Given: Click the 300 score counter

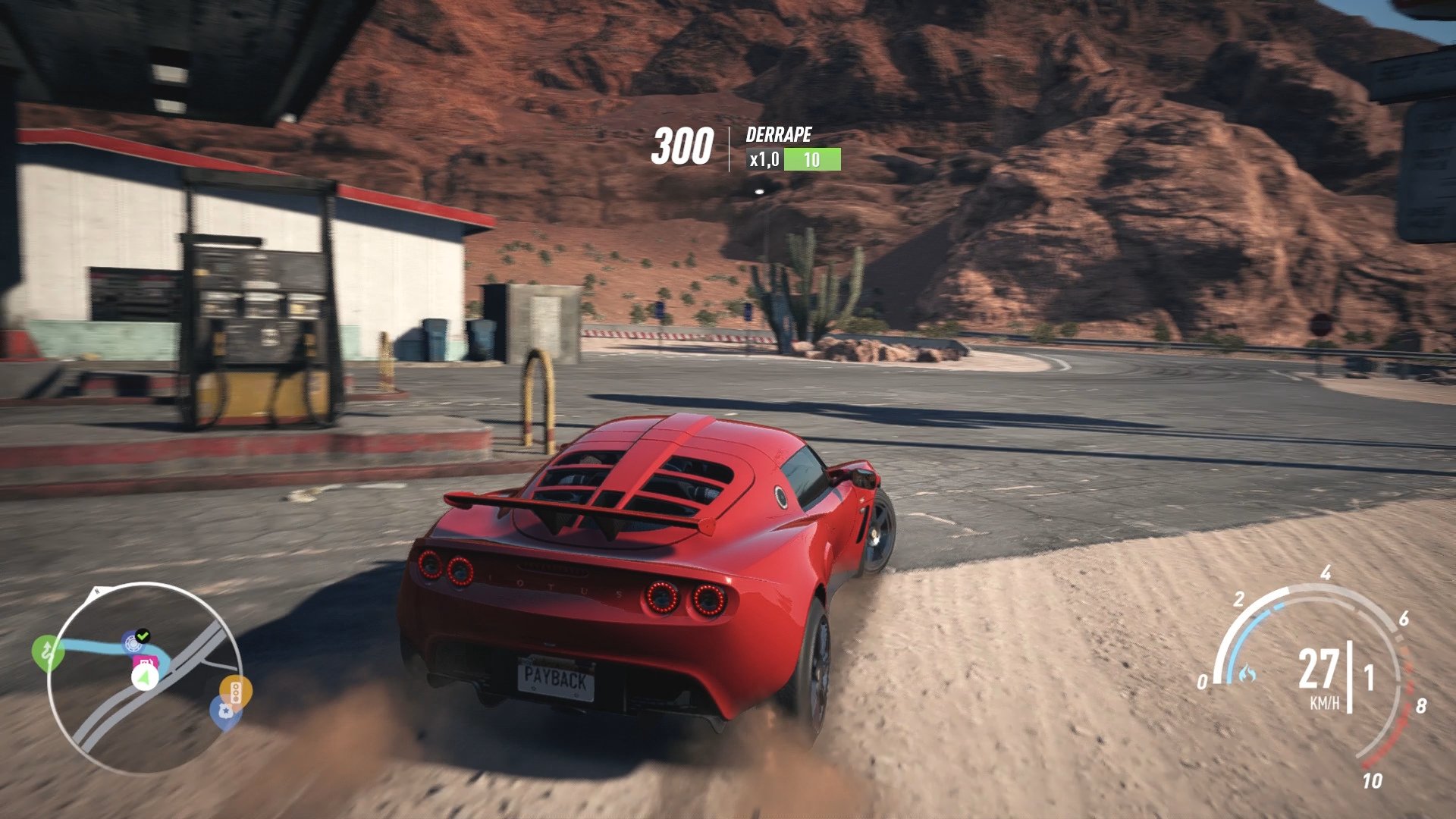Looking at the screenshot, I should (x=683, y=144).
